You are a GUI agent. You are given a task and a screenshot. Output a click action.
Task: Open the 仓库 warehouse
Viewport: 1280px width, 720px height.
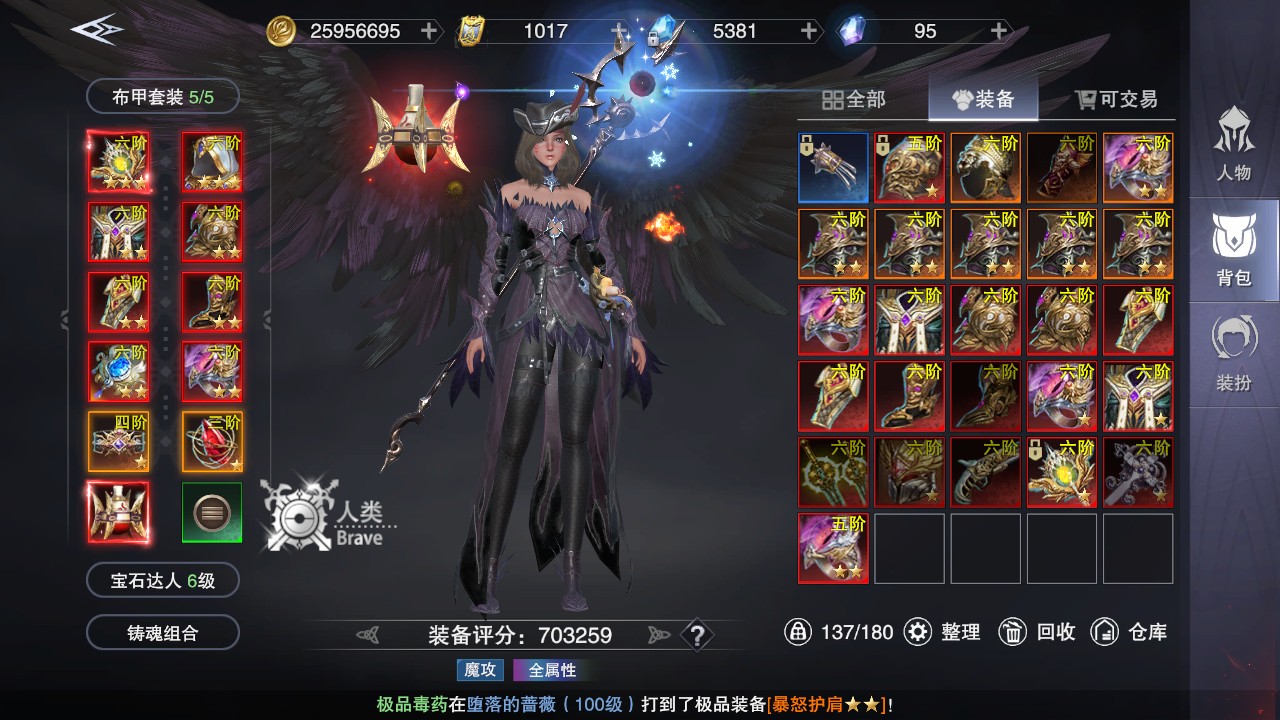1129,632
